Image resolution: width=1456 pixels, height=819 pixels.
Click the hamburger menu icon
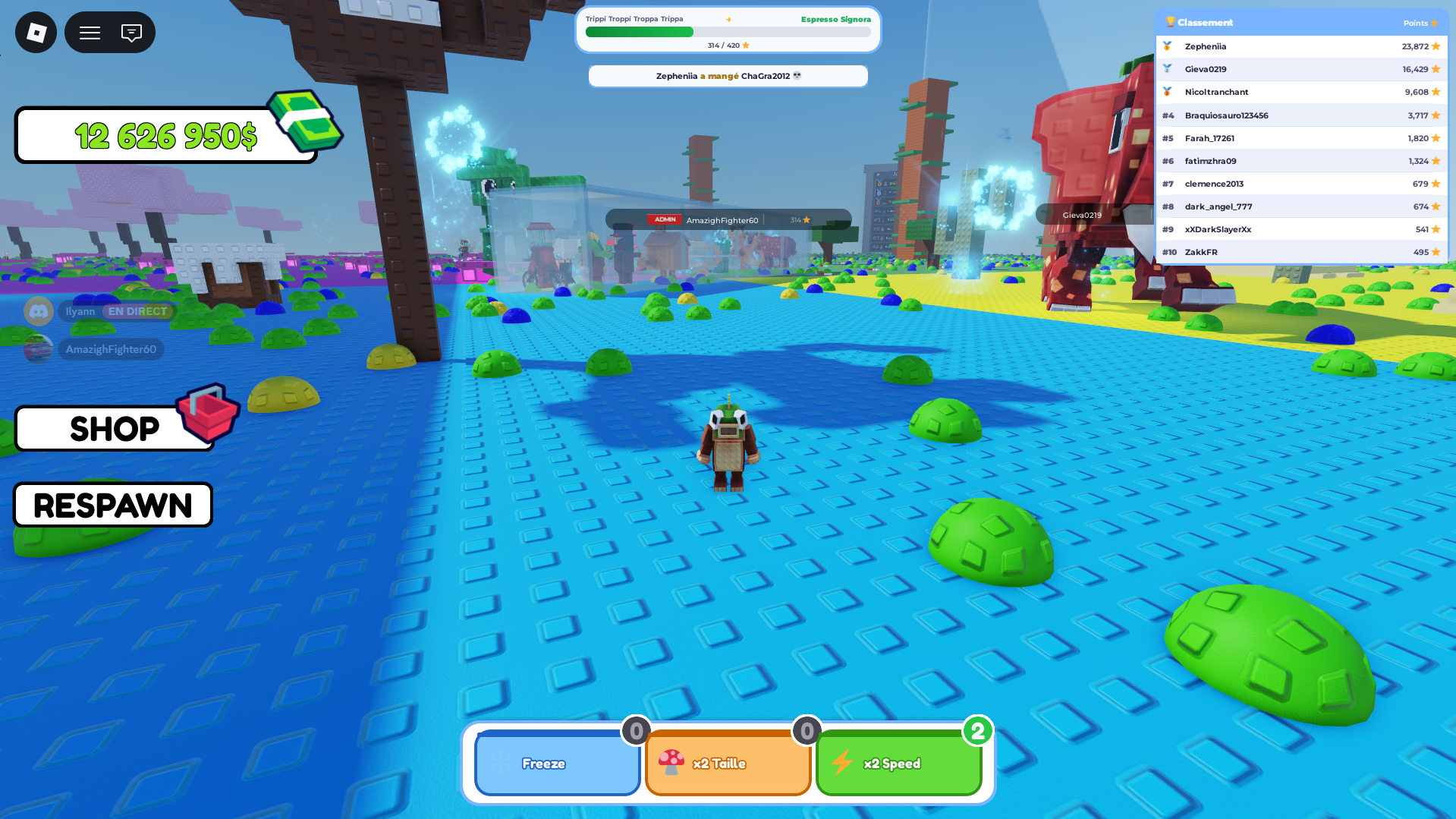coord(89,32)
